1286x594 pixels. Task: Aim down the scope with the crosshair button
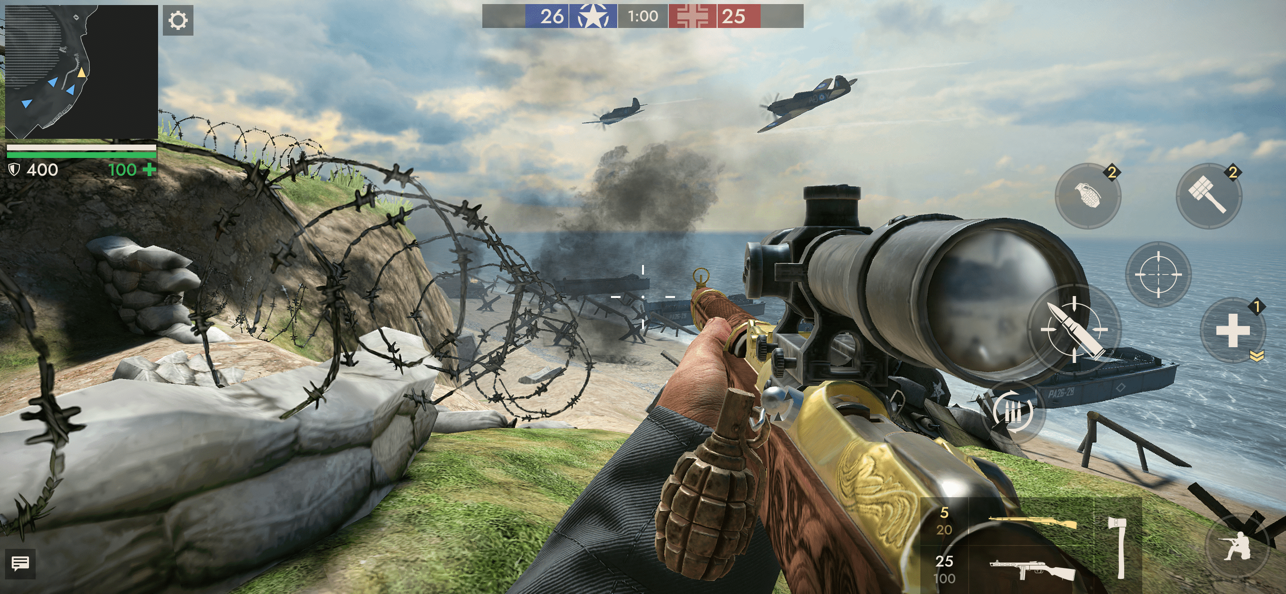point(1158,273)
